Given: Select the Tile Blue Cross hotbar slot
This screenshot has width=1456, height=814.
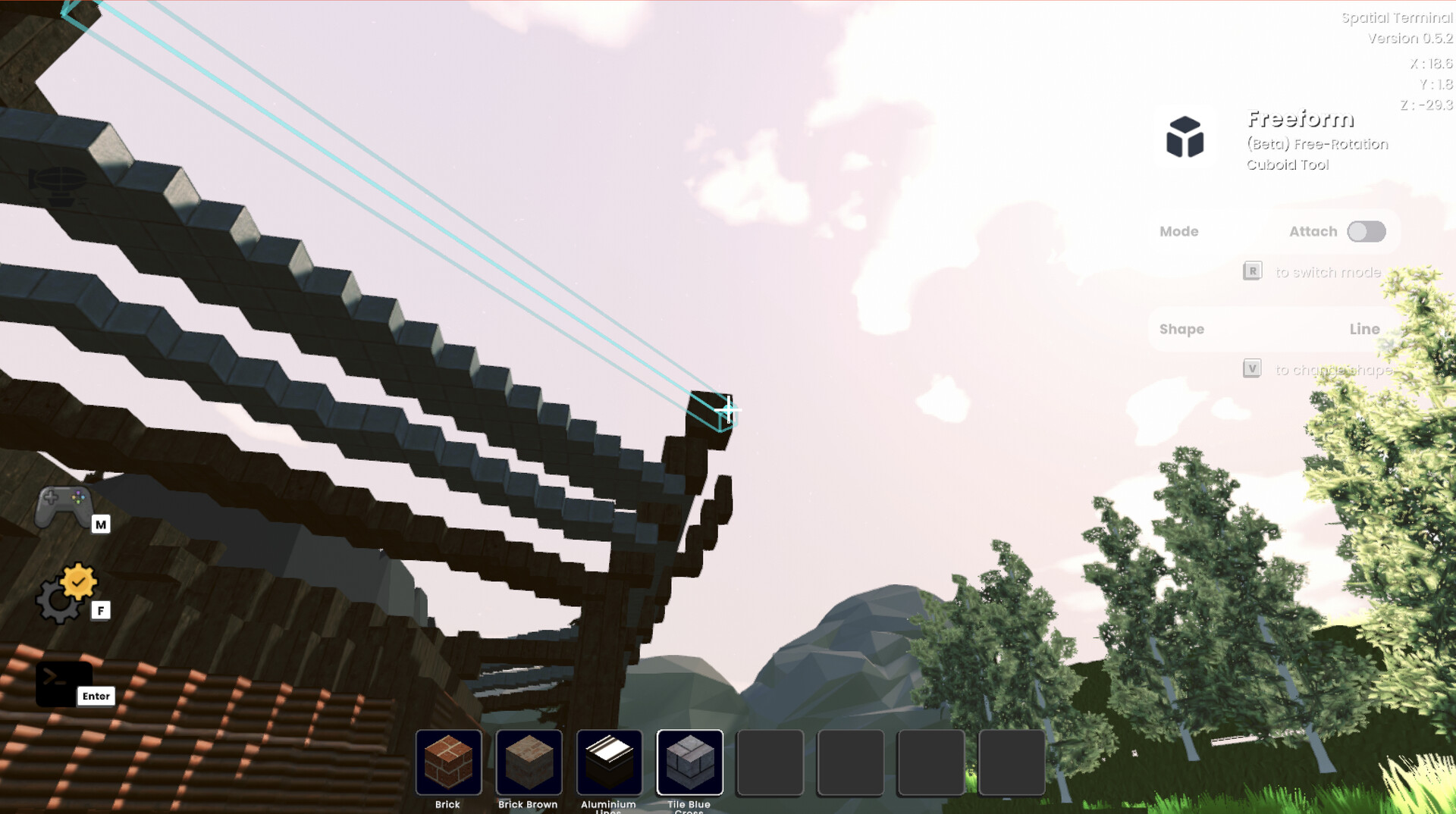Looking at the screenshot, I should (690, 762).
